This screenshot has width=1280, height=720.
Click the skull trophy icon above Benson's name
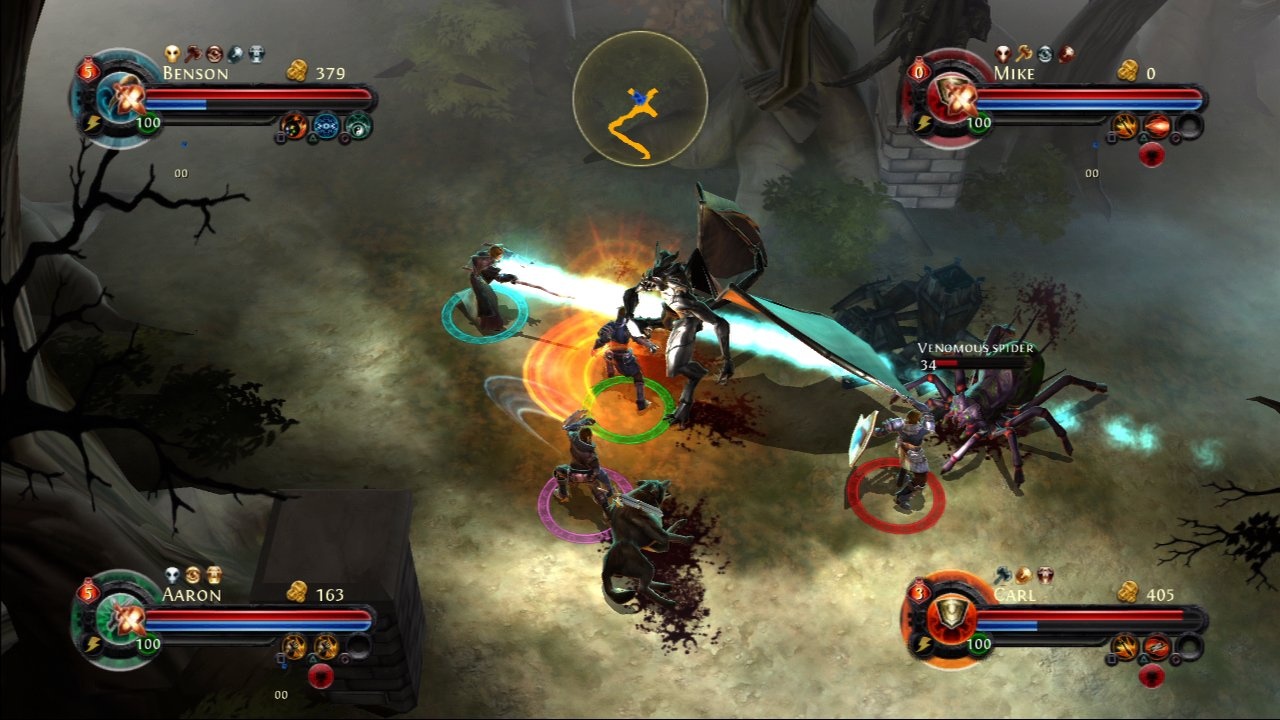point(172,54)
